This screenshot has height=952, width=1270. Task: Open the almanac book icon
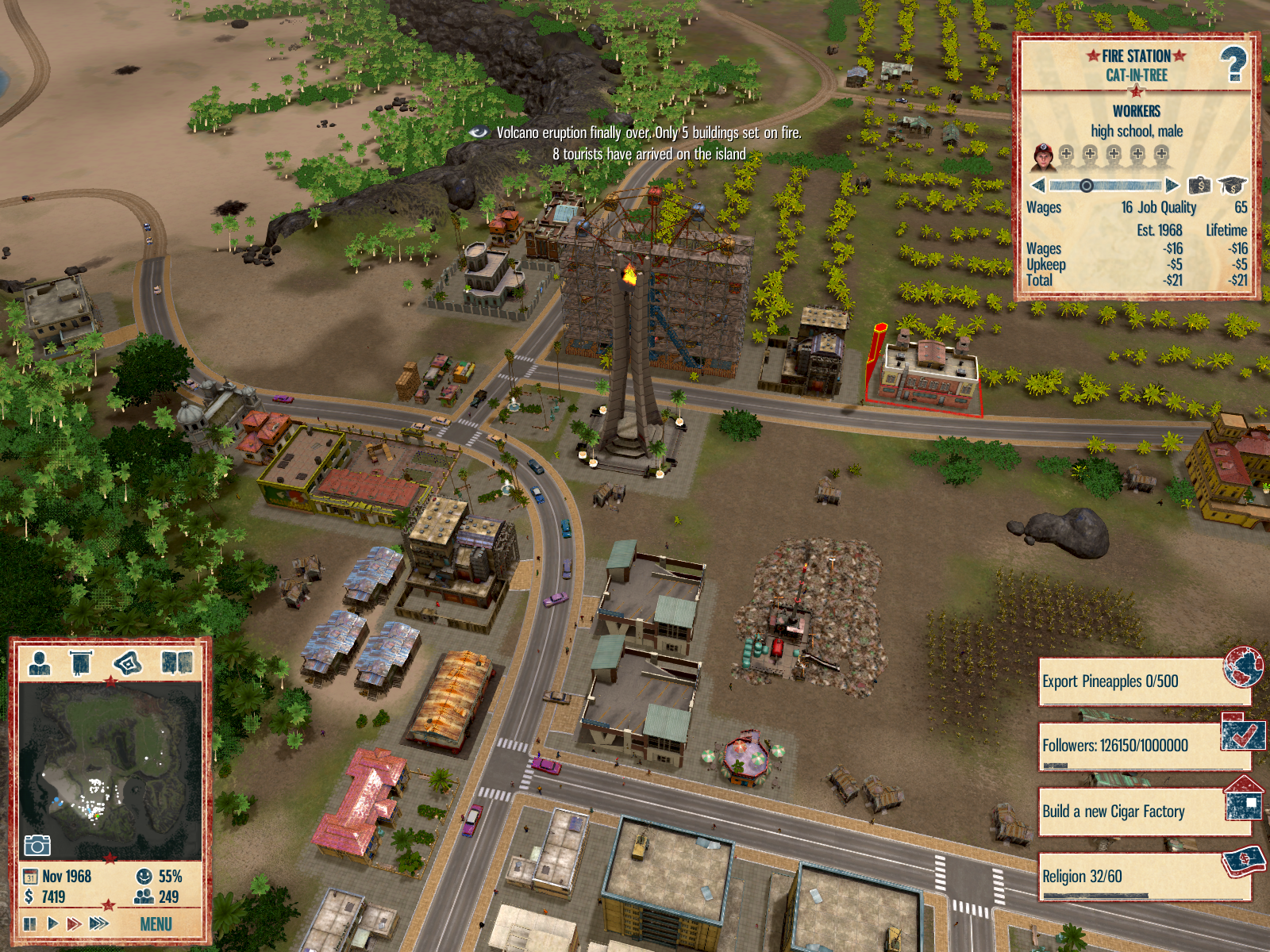pos(176,662)
